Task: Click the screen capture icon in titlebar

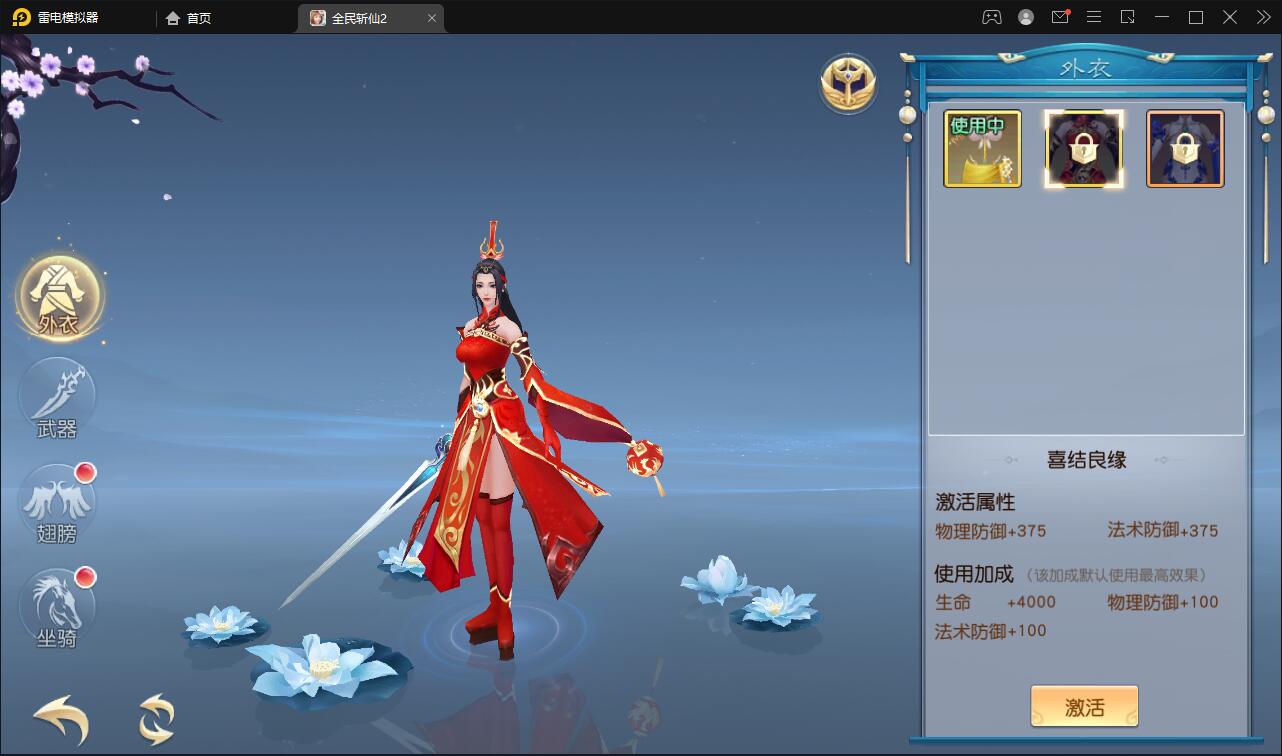Action: 1128,17
